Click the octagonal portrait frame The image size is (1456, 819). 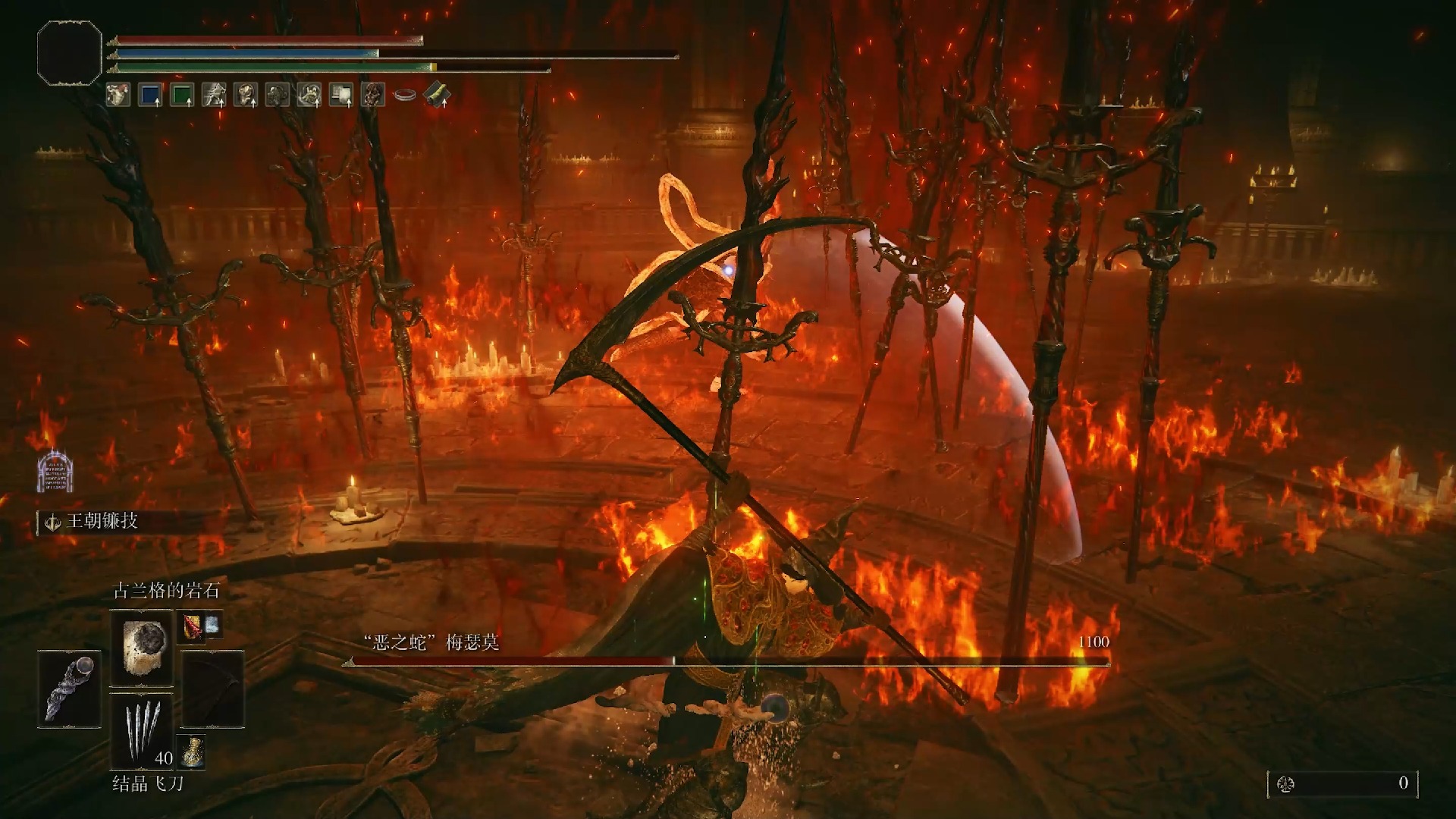[x=69, y=52]
